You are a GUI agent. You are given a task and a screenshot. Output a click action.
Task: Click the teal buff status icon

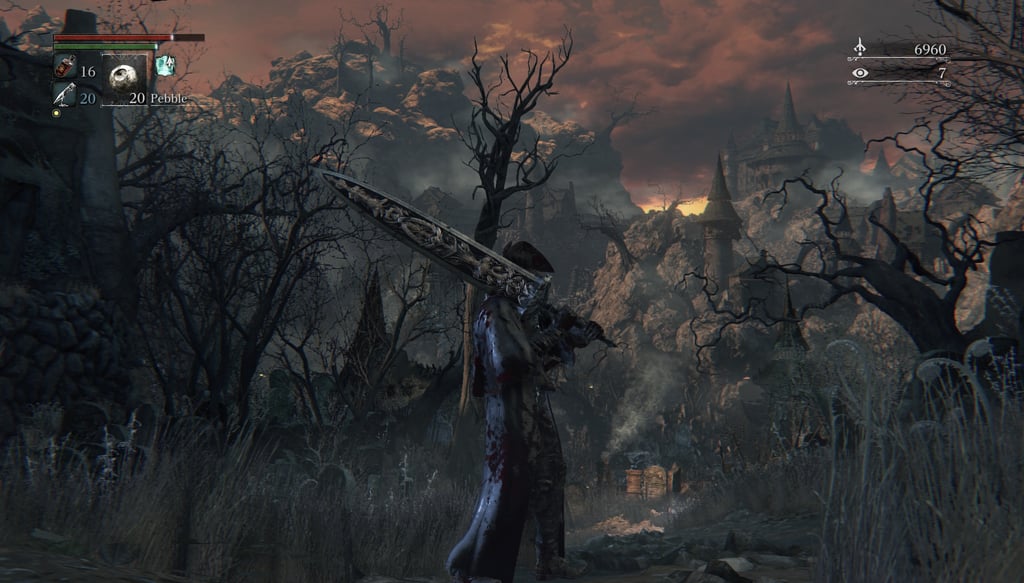coord(165,66)
